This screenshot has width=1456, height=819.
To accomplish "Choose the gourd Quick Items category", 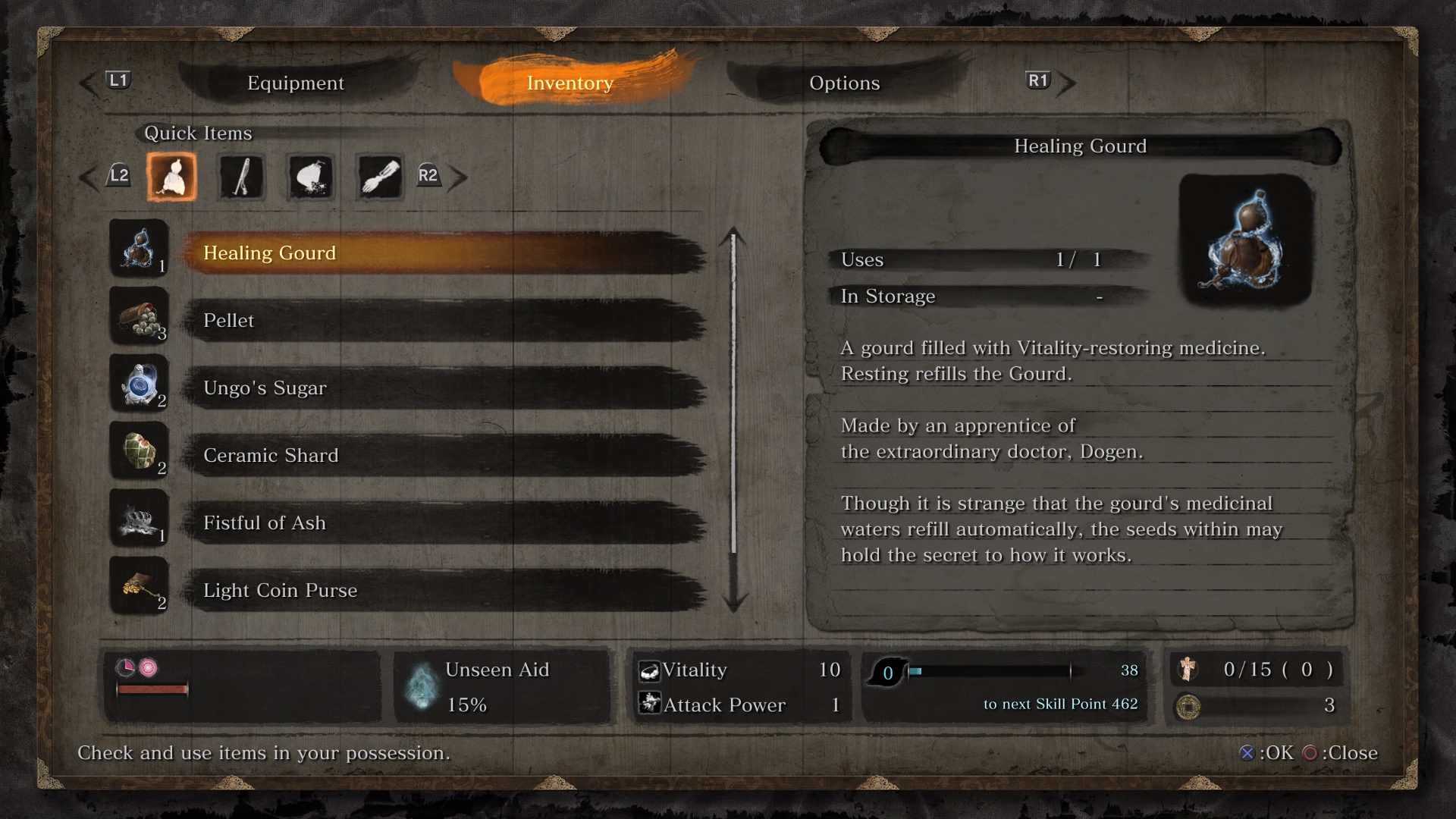I will (171, 177).
